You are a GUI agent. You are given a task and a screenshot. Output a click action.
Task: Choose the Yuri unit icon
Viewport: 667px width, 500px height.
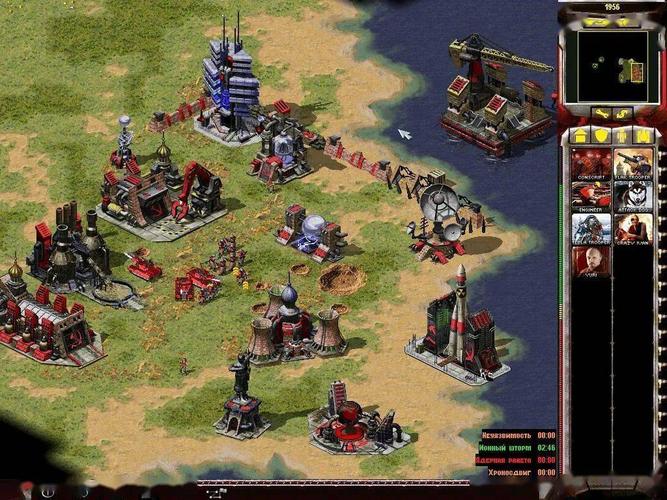pyautogui.click(x=591, y=260)
